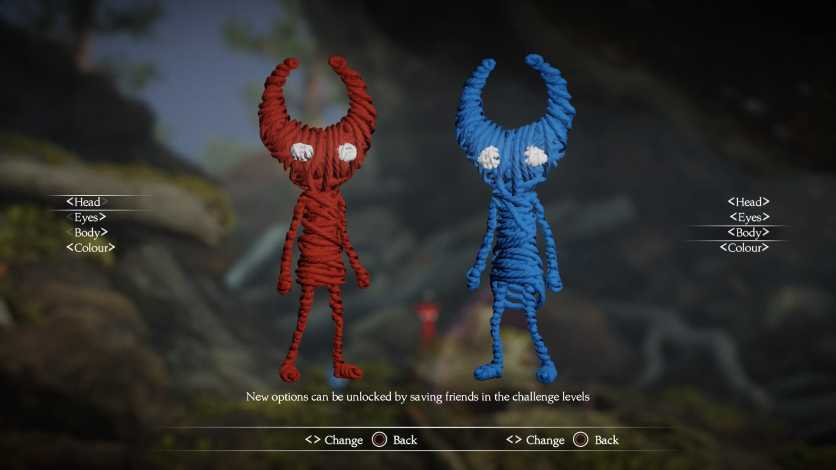Choose the red Yarny's Body option
836x470 pixels.
pos(89,232)
